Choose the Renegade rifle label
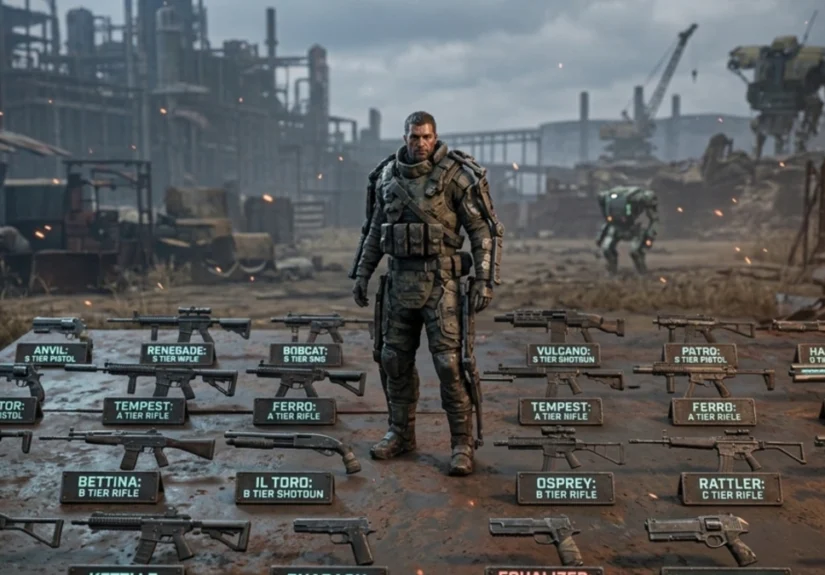The height and width of the screenshot is (575, 825). (177, 353)
